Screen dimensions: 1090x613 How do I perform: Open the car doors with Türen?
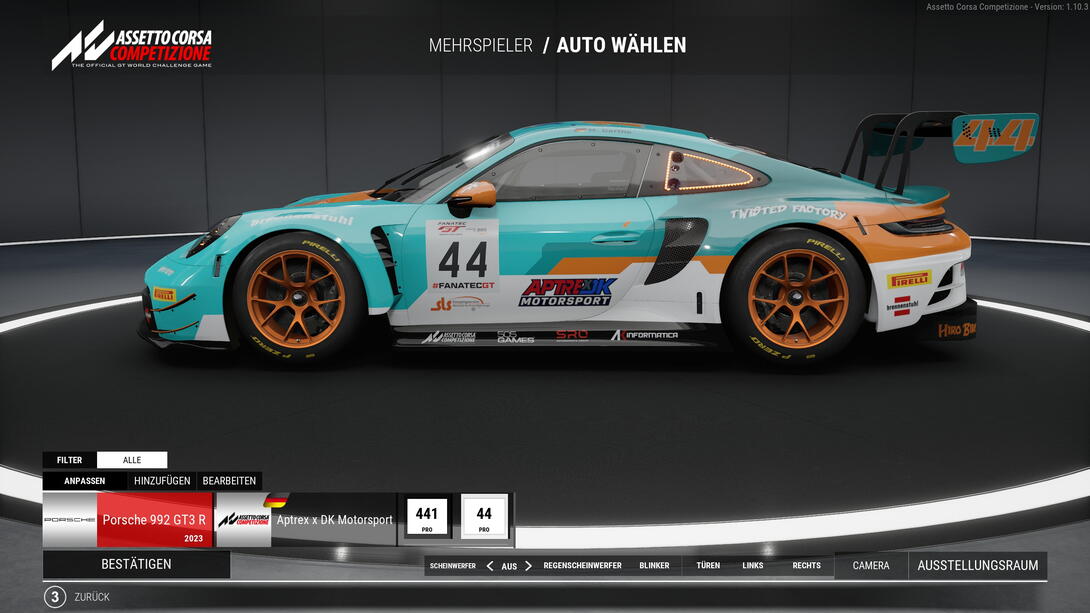click(708, 566)
